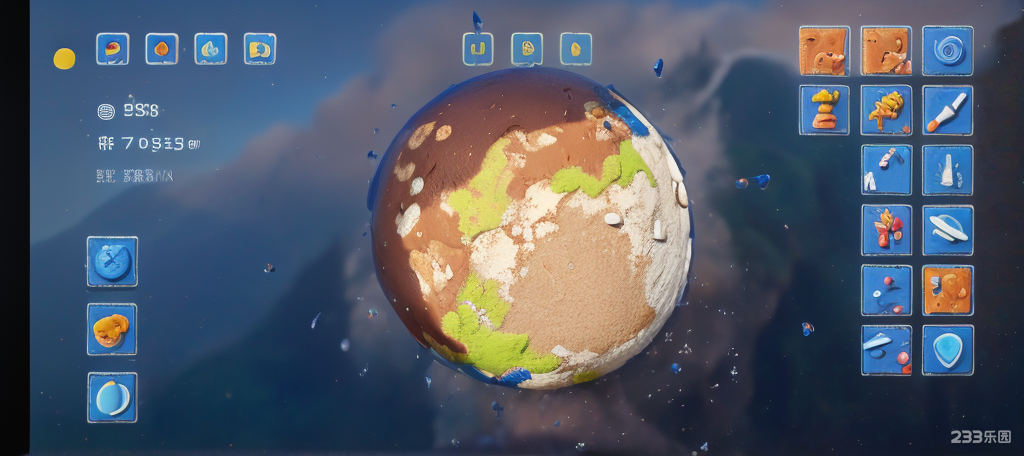Select the light blue shield gem icon
Image resolution: width=1024 pixels, height=456 pixels.
click(947, 350)
